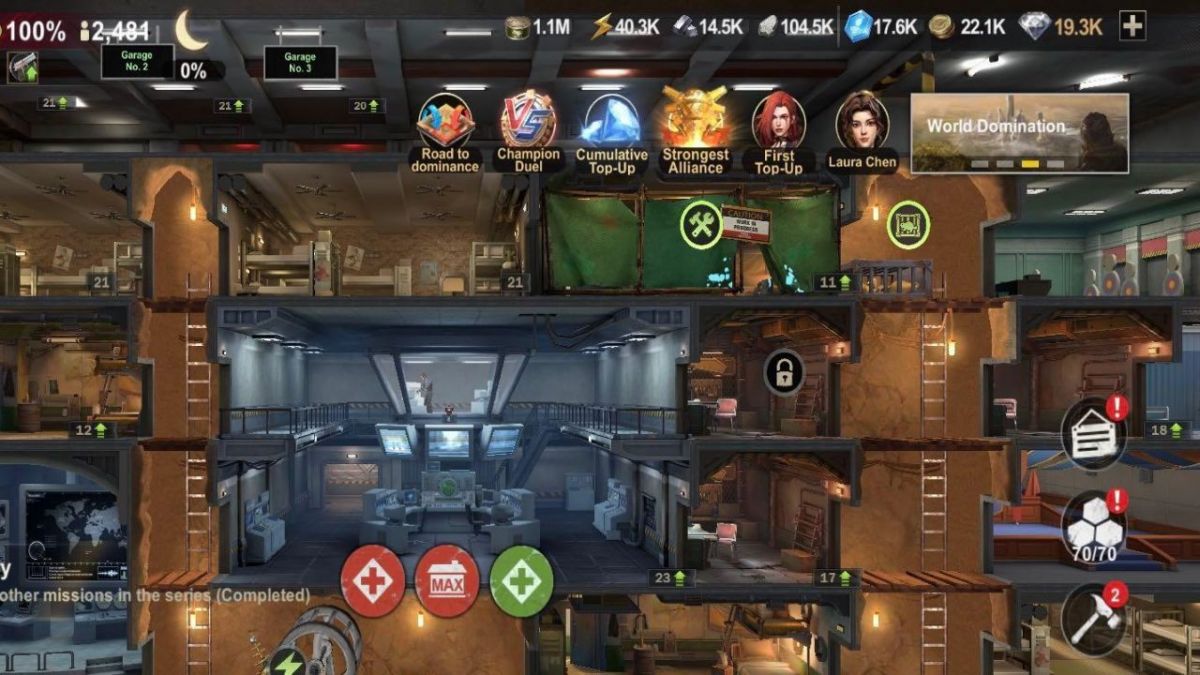
Task: Select the Garage No. 2 sign
Action: coord(138,62)
